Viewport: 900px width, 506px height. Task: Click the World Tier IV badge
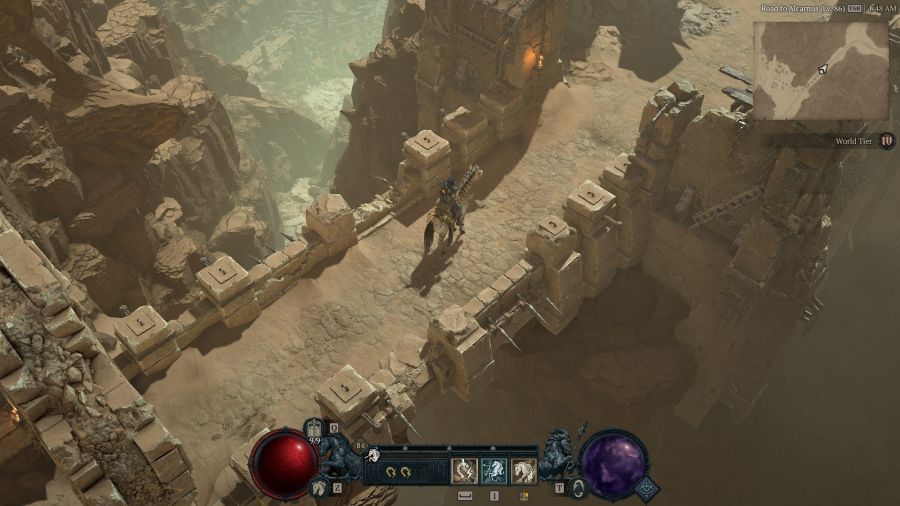(887, 141)
